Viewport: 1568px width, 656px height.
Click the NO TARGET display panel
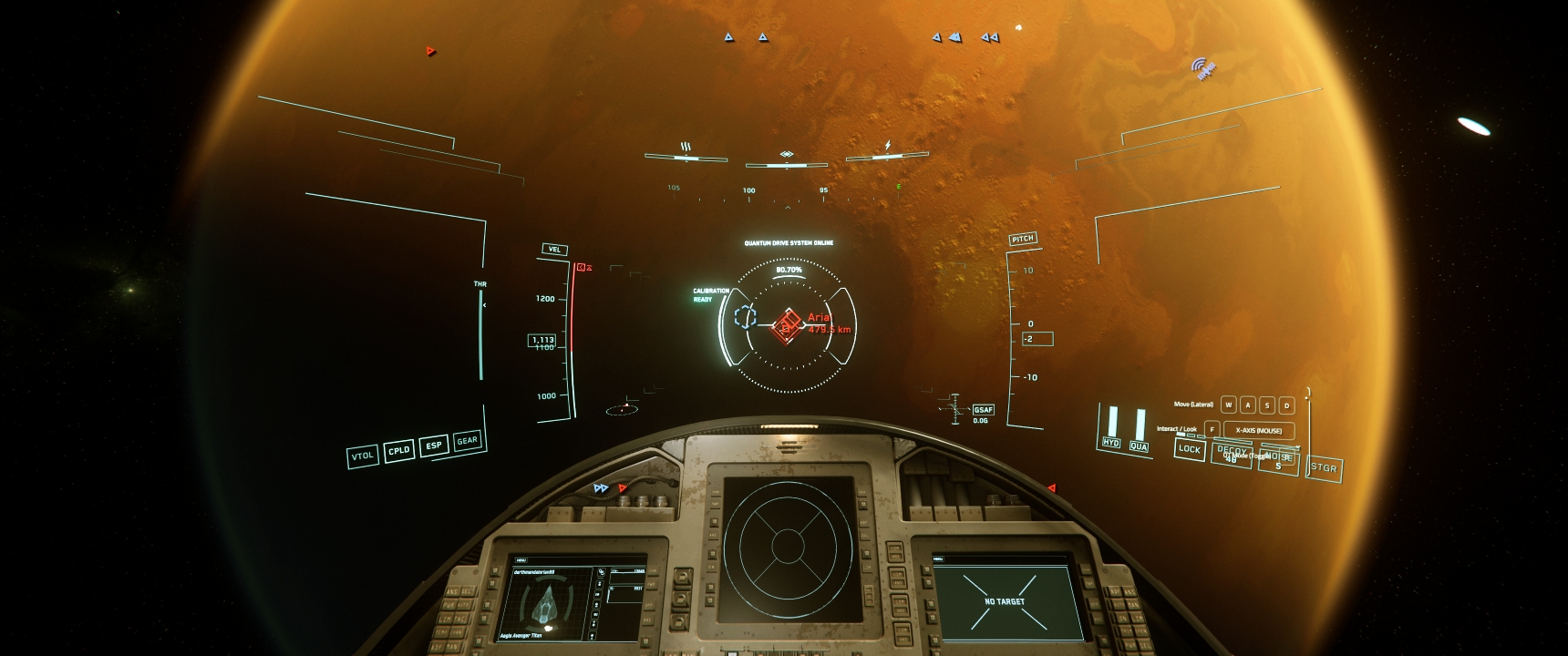(1004, 601)
